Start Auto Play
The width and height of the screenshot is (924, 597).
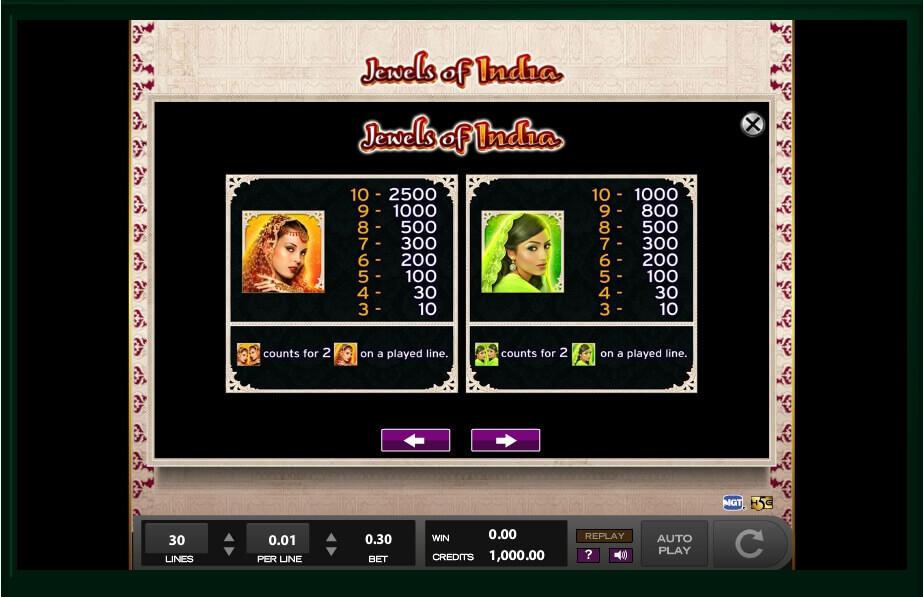coord(674,544)
